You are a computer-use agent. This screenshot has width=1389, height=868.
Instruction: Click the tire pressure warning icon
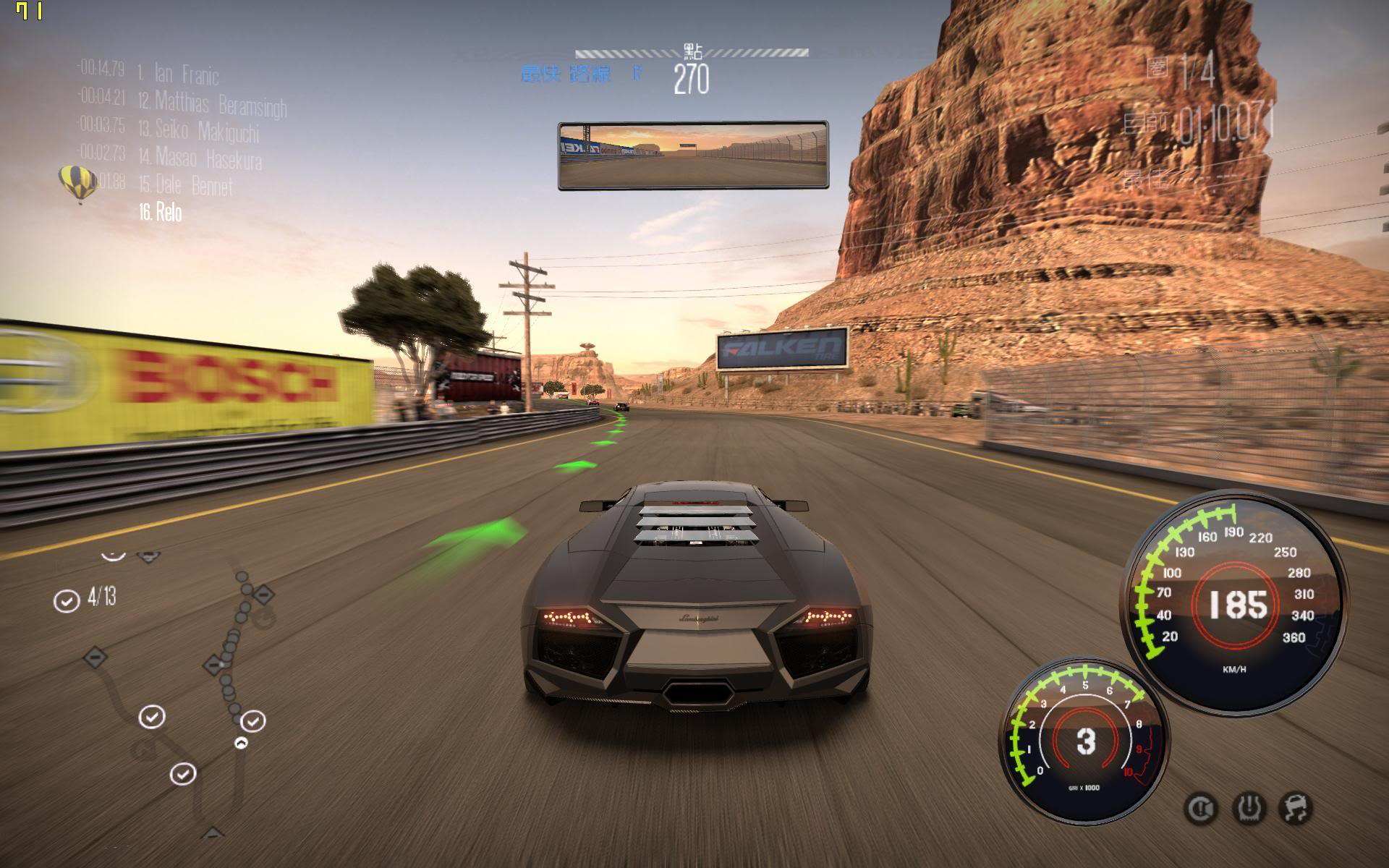pos(1249,808)
